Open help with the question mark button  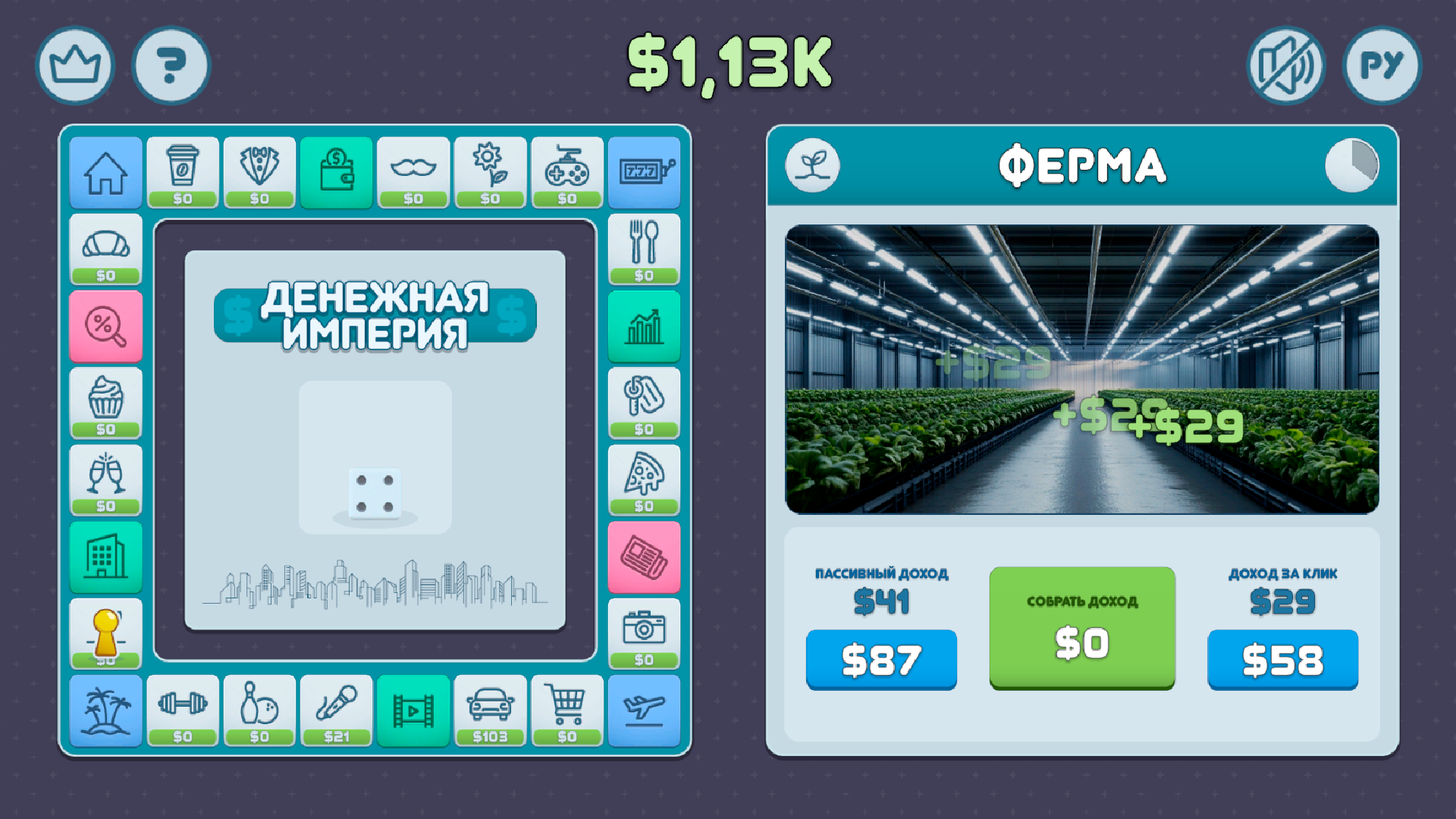pos(171,66)
